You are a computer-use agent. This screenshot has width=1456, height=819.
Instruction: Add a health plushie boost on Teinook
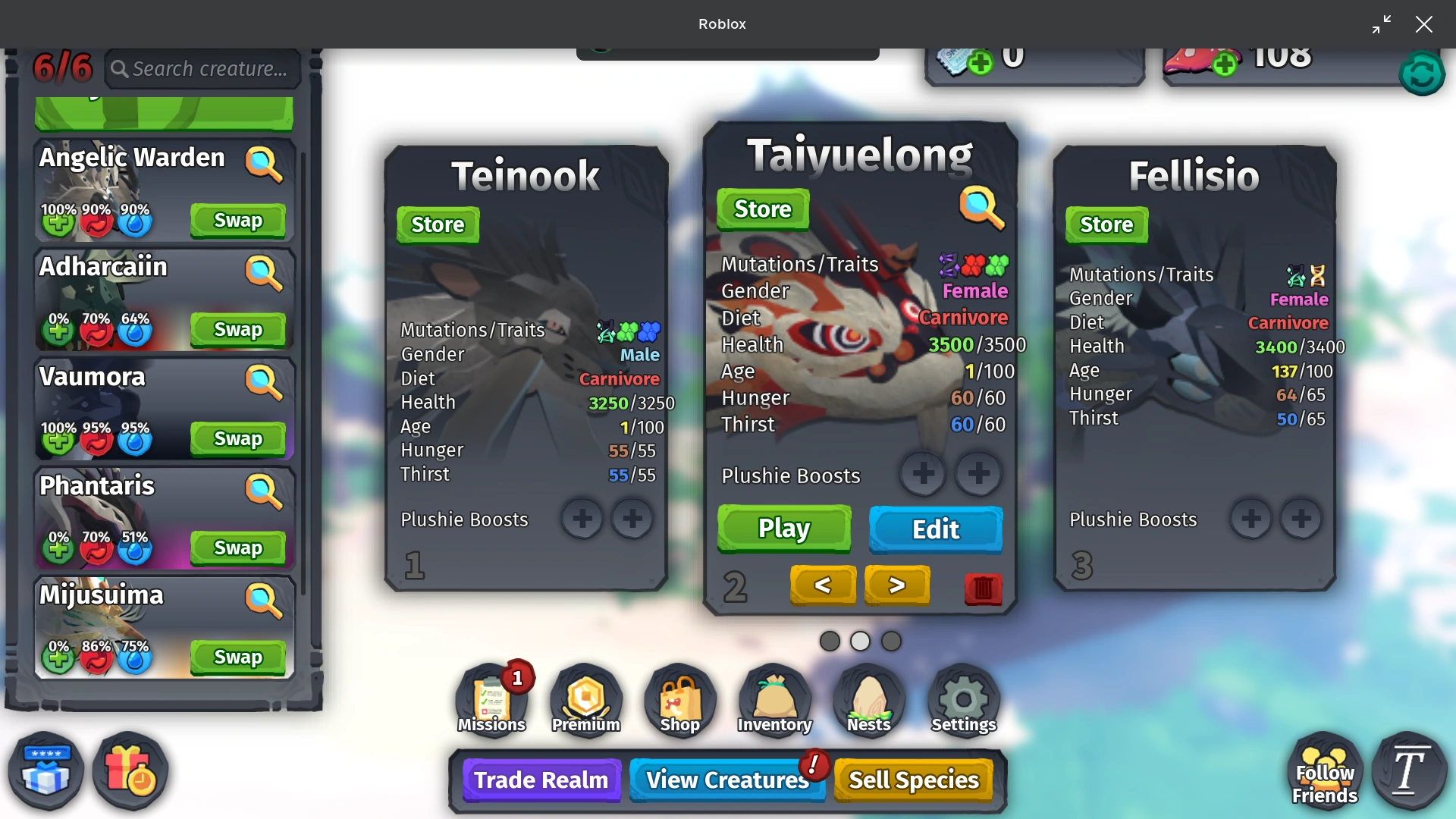582,518
